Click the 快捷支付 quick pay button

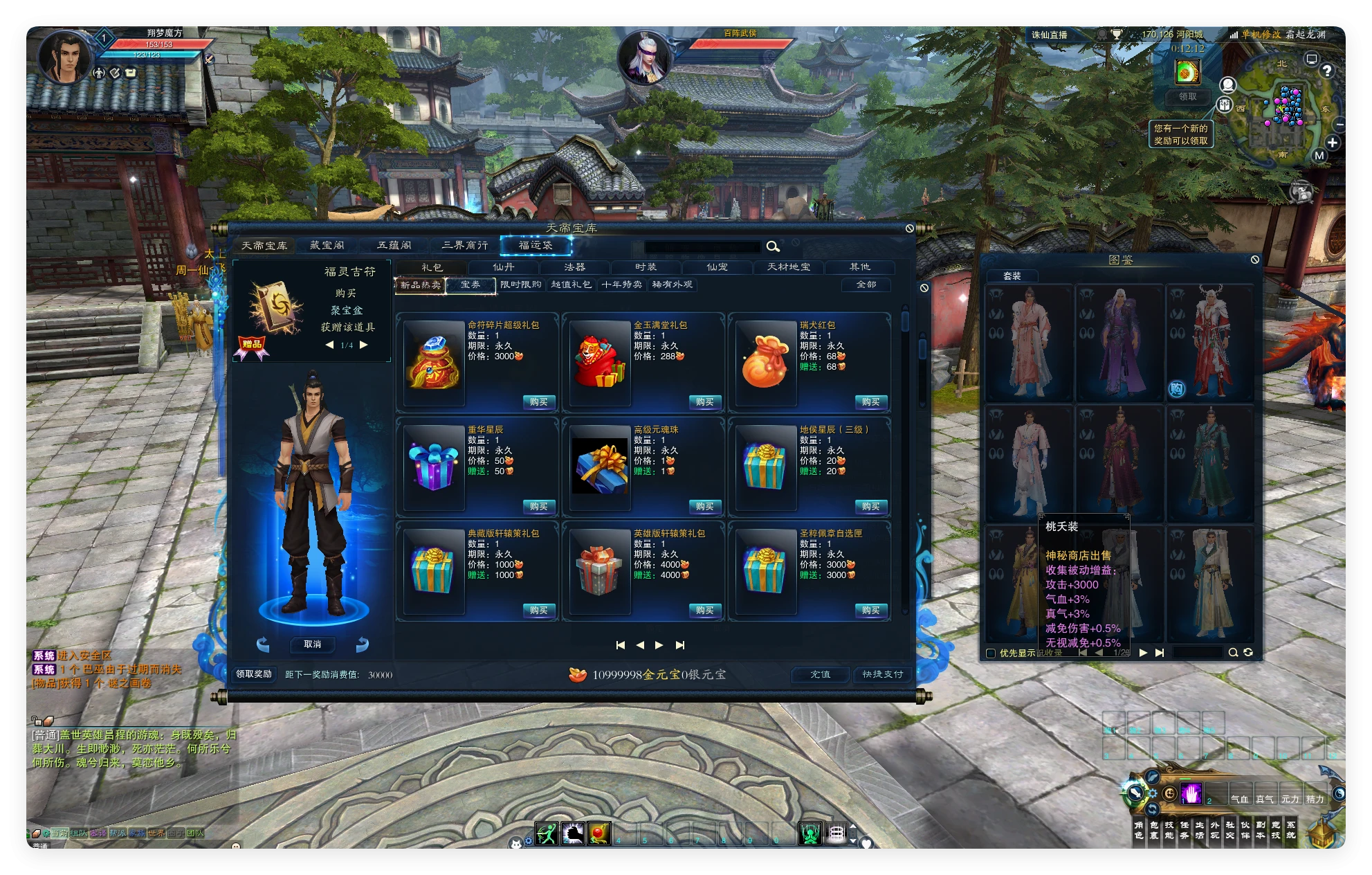coord(882,674)
